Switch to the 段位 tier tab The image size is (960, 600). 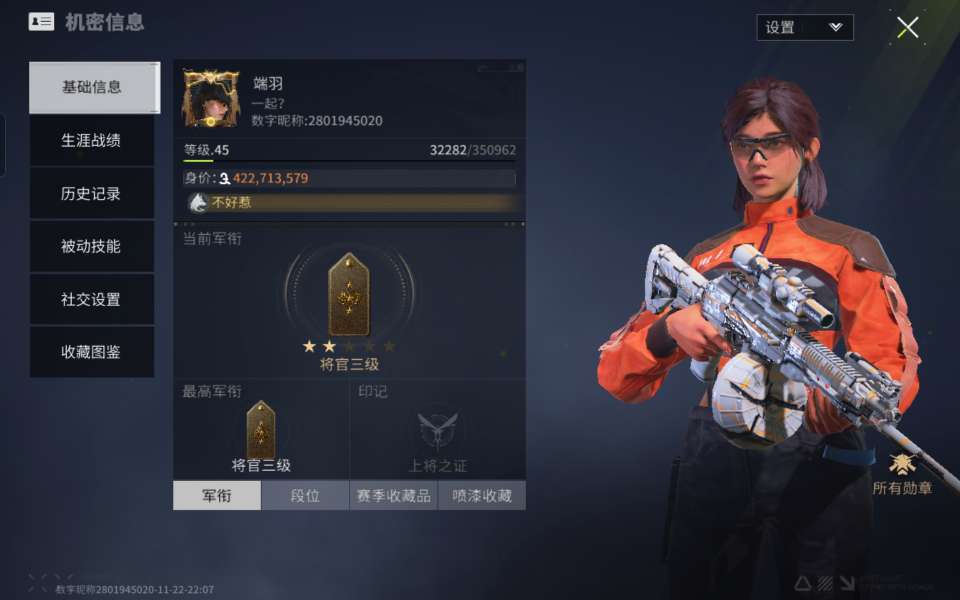click(x=305, y=496)
